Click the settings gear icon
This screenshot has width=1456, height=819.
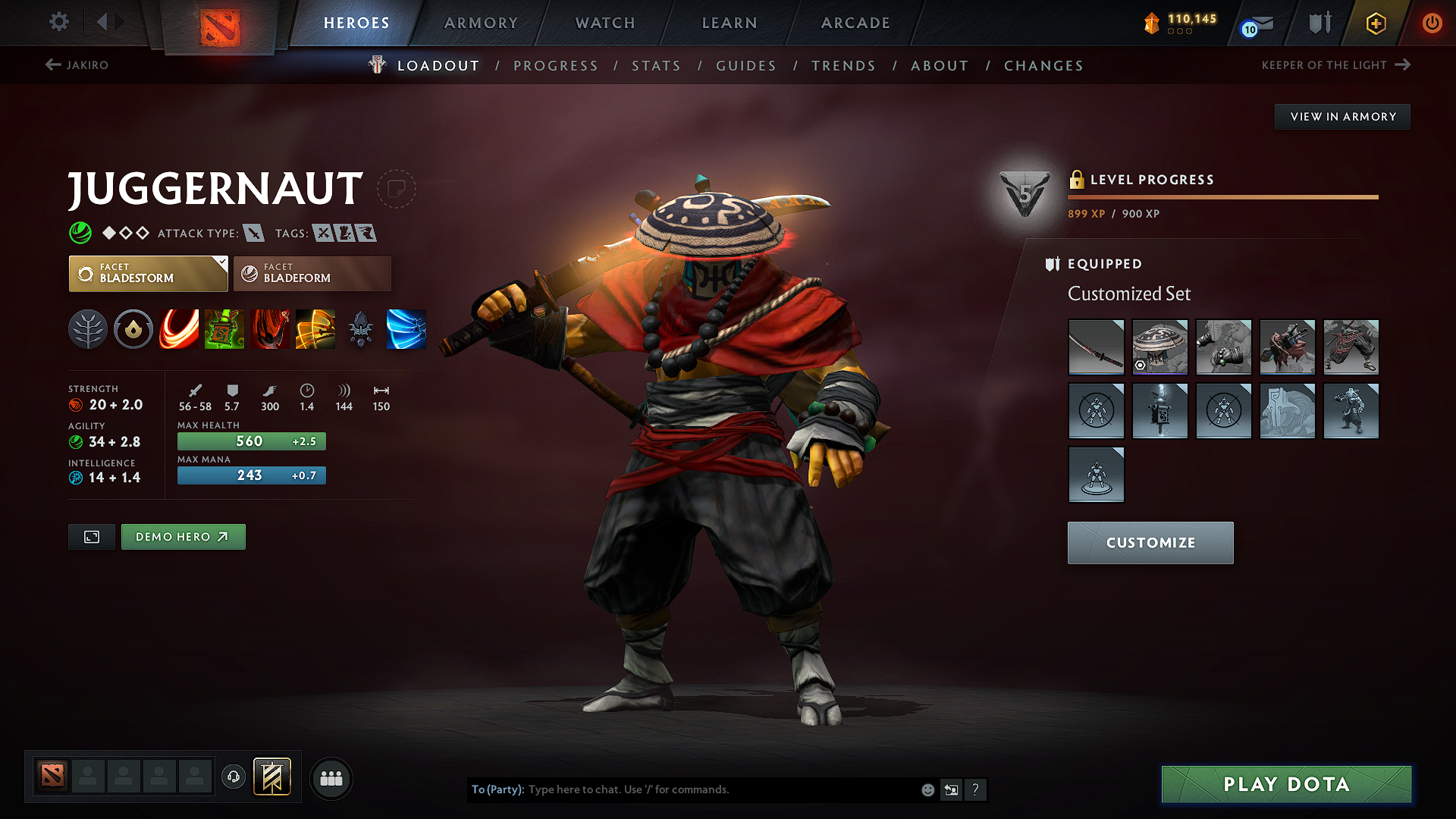point(58,23)
